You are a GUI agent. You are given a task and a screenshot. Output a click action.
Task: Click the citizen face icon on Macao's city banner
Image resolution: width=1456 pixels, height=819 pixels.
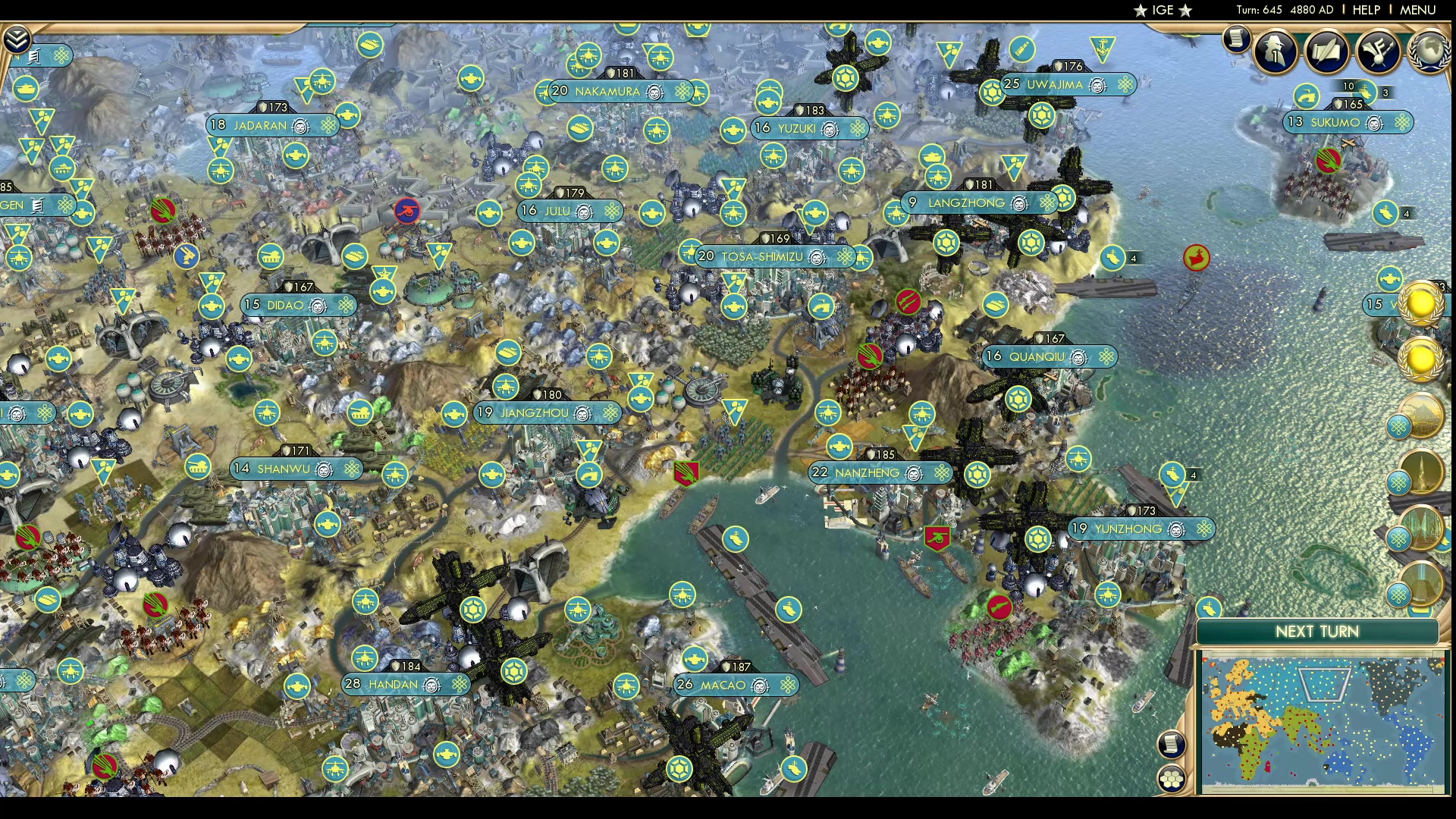[760, 686]
